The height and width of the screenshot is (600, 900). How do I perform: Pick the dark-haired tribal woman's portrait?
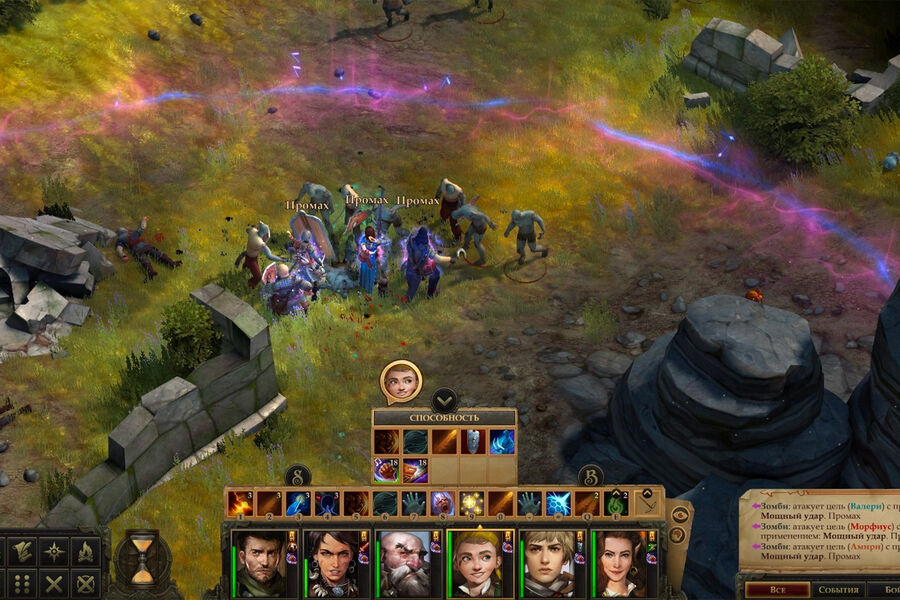[331, 563]
